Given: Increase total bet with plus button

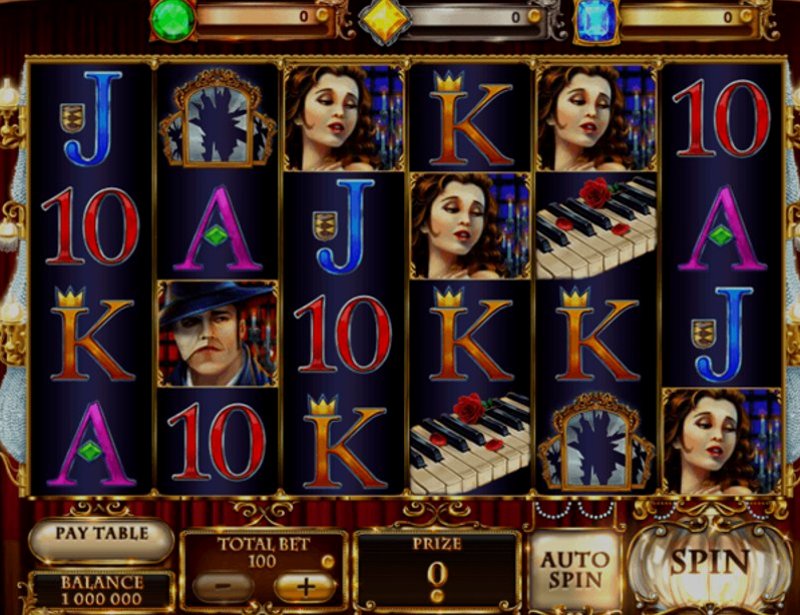Looking at the screenshot, I should pyautogui.click(x=303, y=586).
